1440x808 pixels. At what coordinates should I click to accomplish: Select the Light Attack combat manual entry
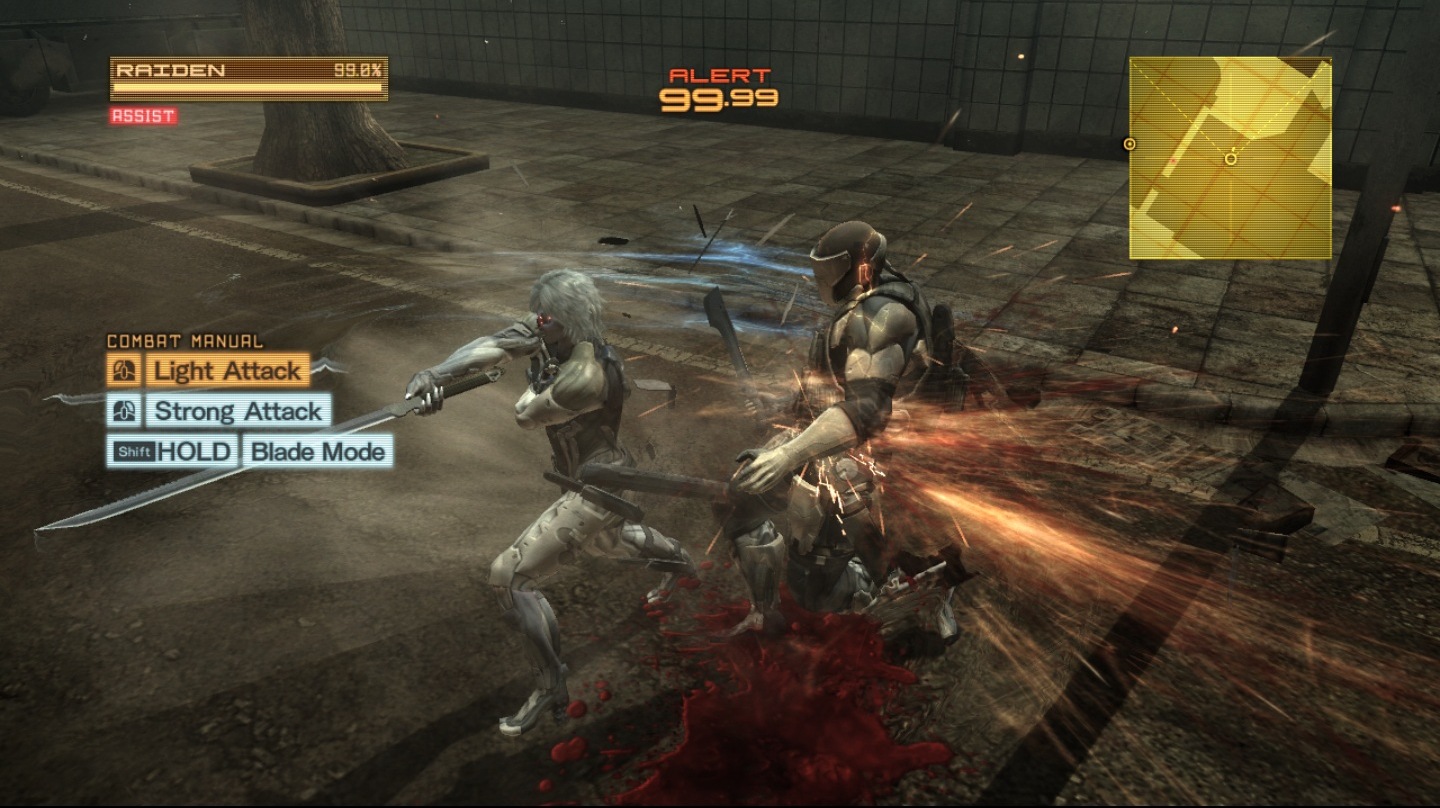pos(227,371)
